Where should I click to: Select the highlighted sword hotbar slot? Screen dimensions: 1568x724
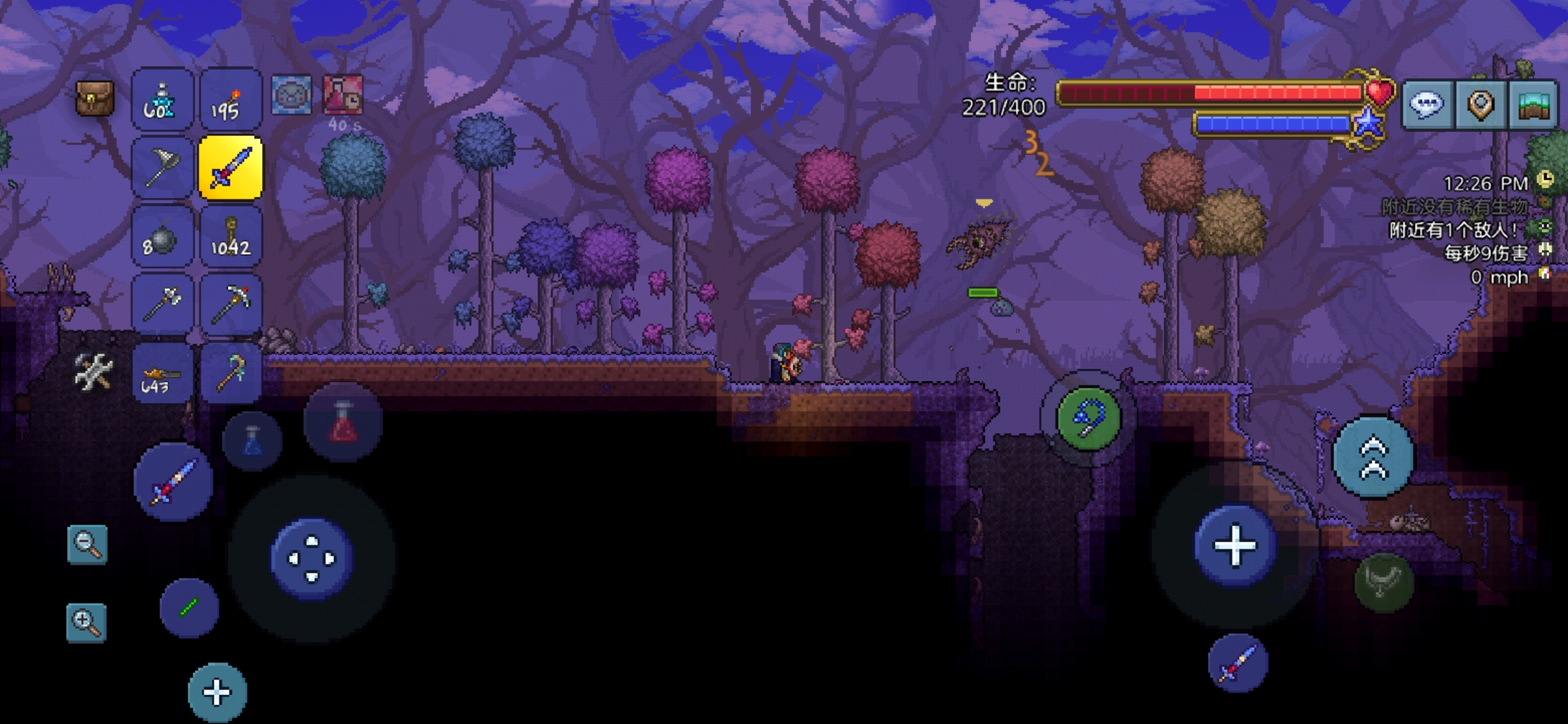(230, 168)
